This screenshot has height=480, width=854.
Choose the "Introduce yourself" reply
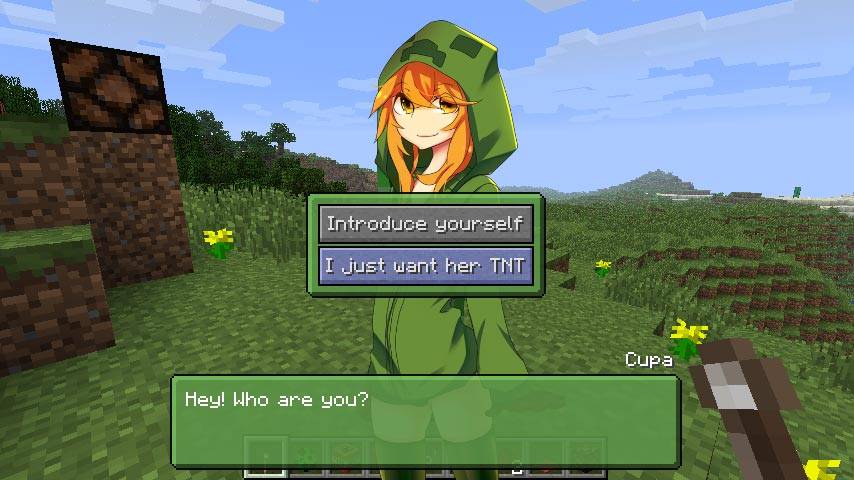coord(425,223)
